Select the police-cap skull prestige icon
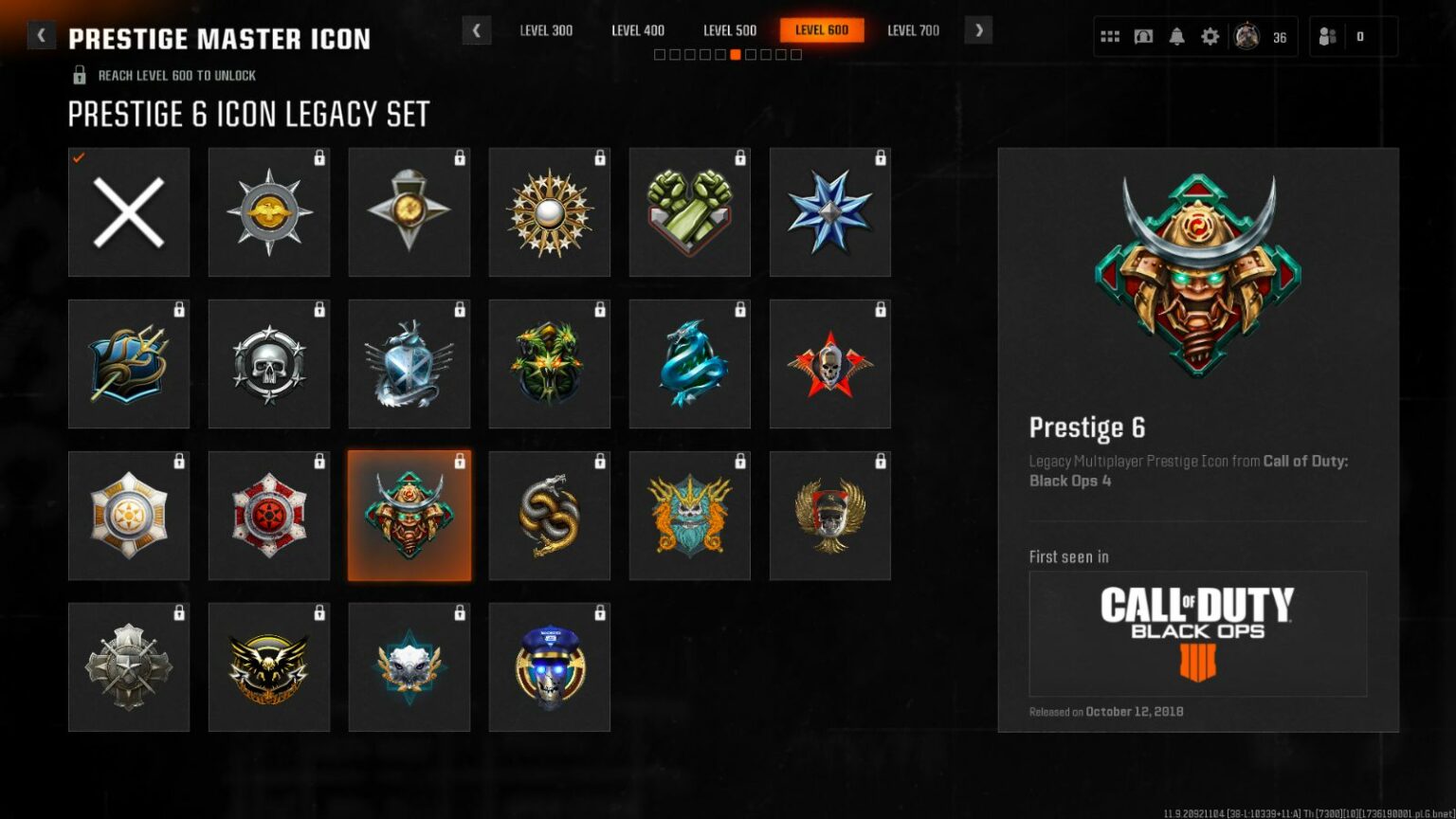 tap(549, 666)
